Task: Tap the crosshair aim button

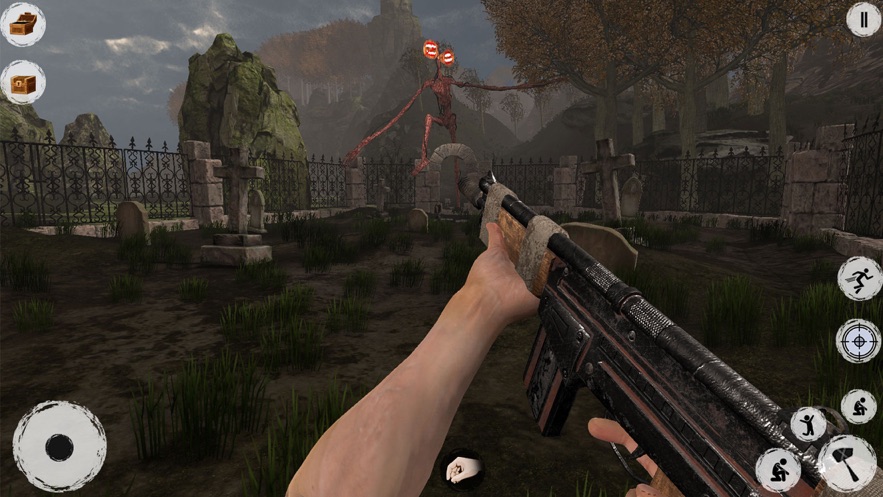Action: 858,340
